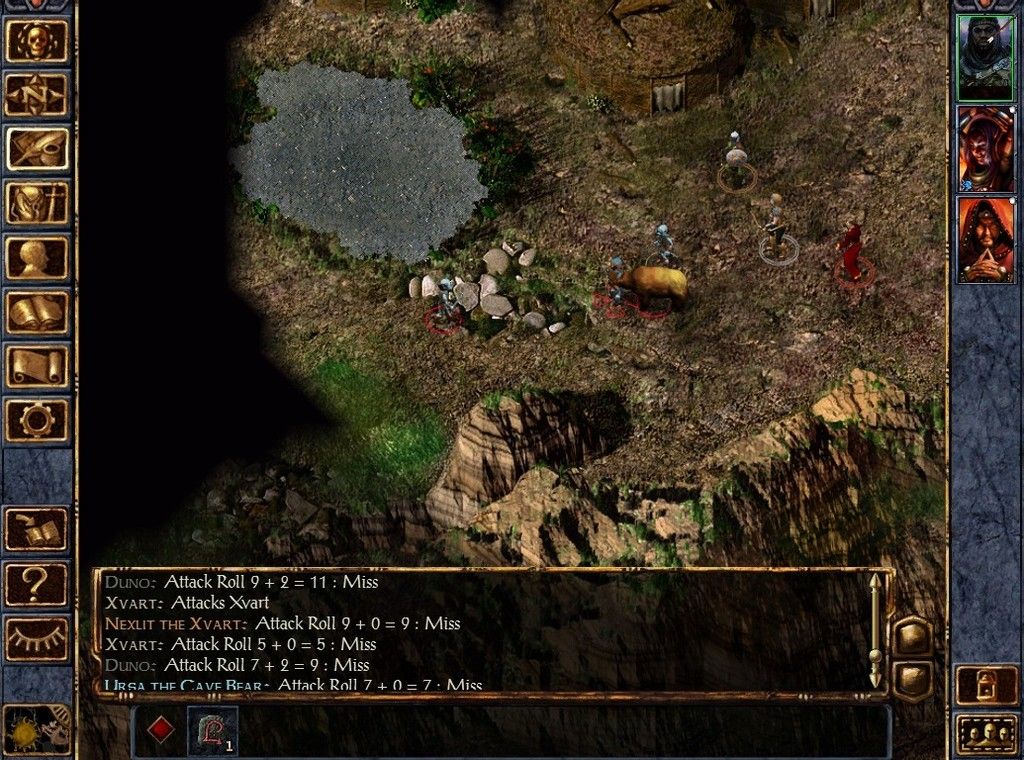Click the sun-and-moon clock
The height and width of the screenshot is (760, 1024).
pyautogui.click(x=36, y=729)
